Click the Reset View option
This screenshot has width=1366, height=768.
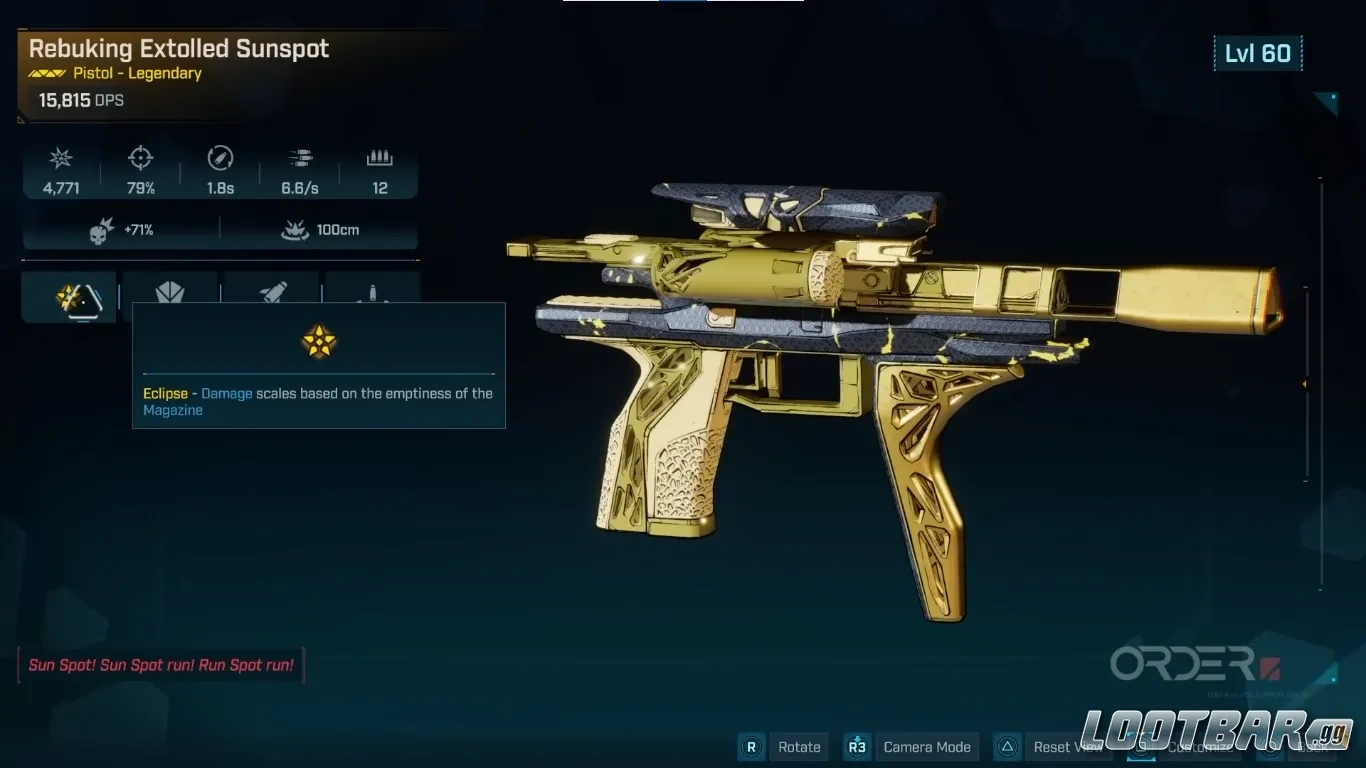(x=1064, y=747)
